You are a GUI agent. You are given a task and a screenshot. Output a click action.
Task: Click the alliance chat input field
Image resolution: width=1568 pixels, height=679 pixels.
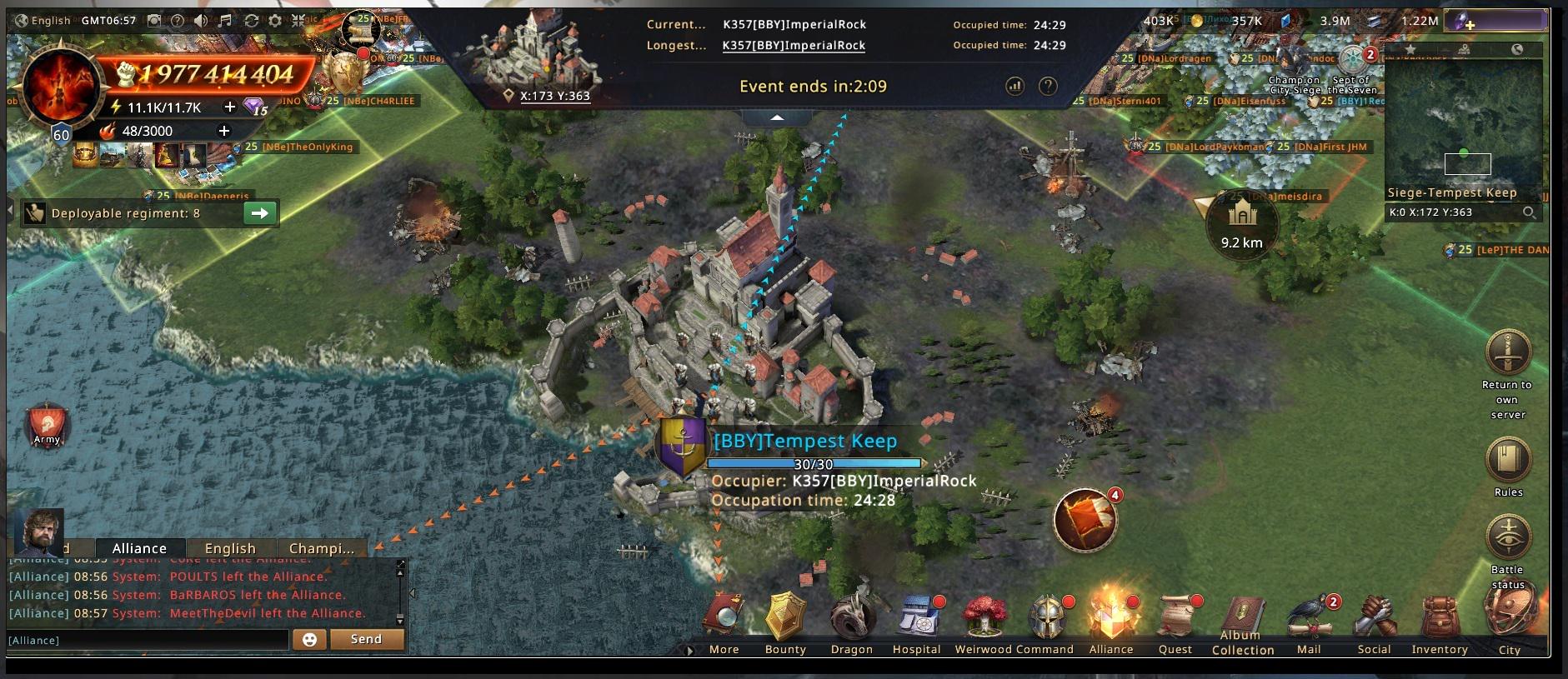[x=148, y=640]
